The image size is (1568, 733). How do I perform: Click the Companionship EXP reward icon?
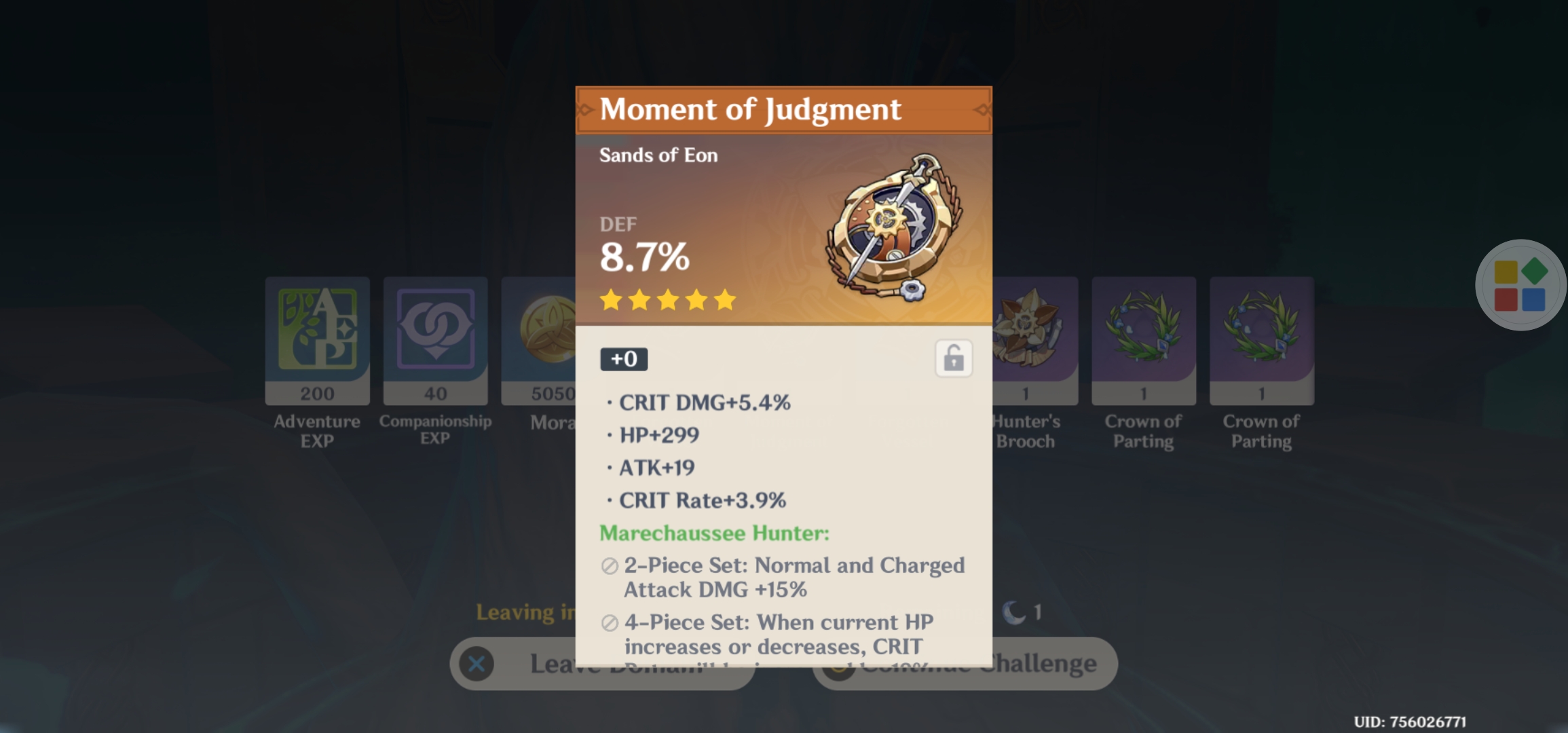(x=435, y=333)
